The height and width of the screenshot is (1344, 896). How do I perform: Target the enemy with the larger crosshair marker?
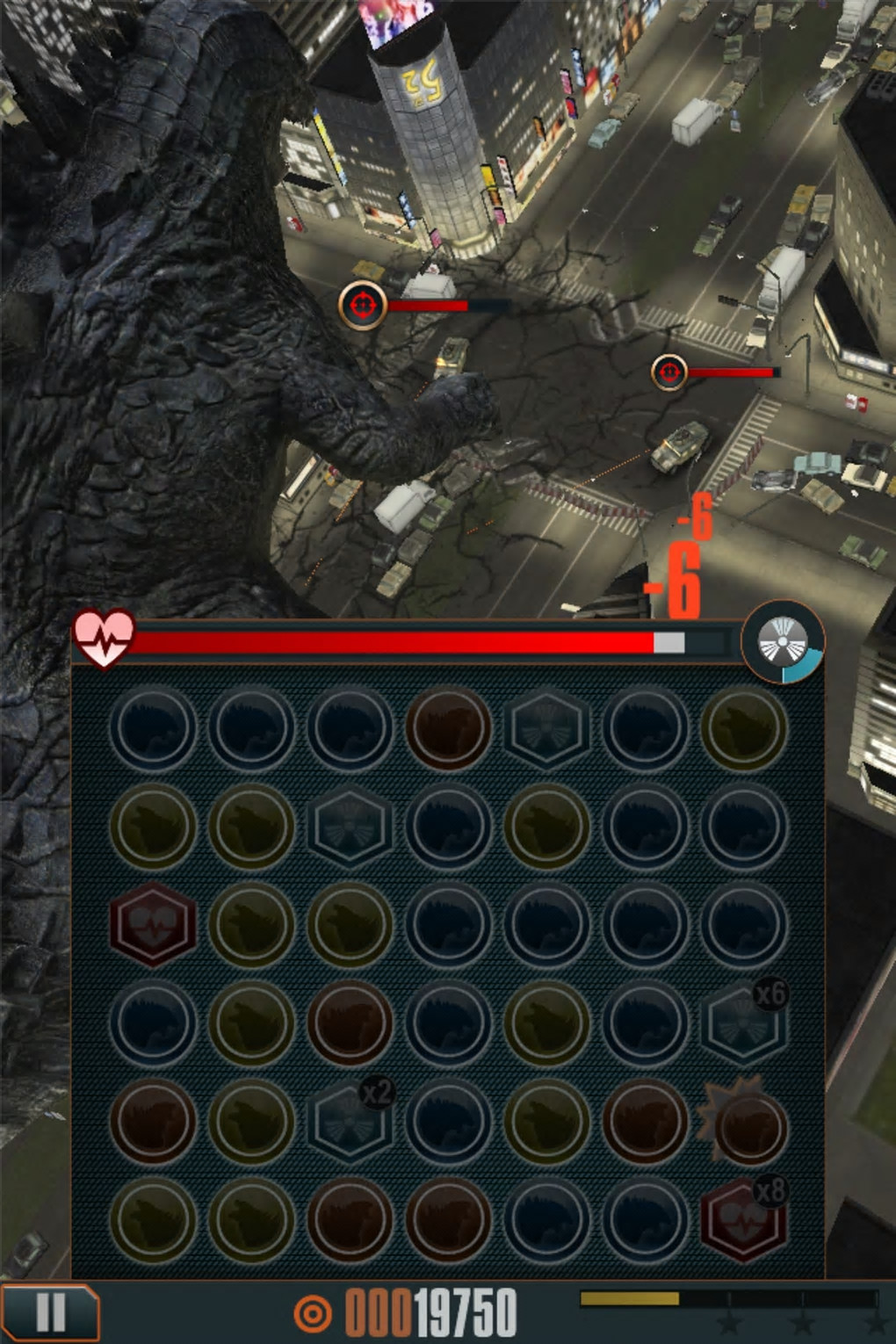(x=363, y=305)
